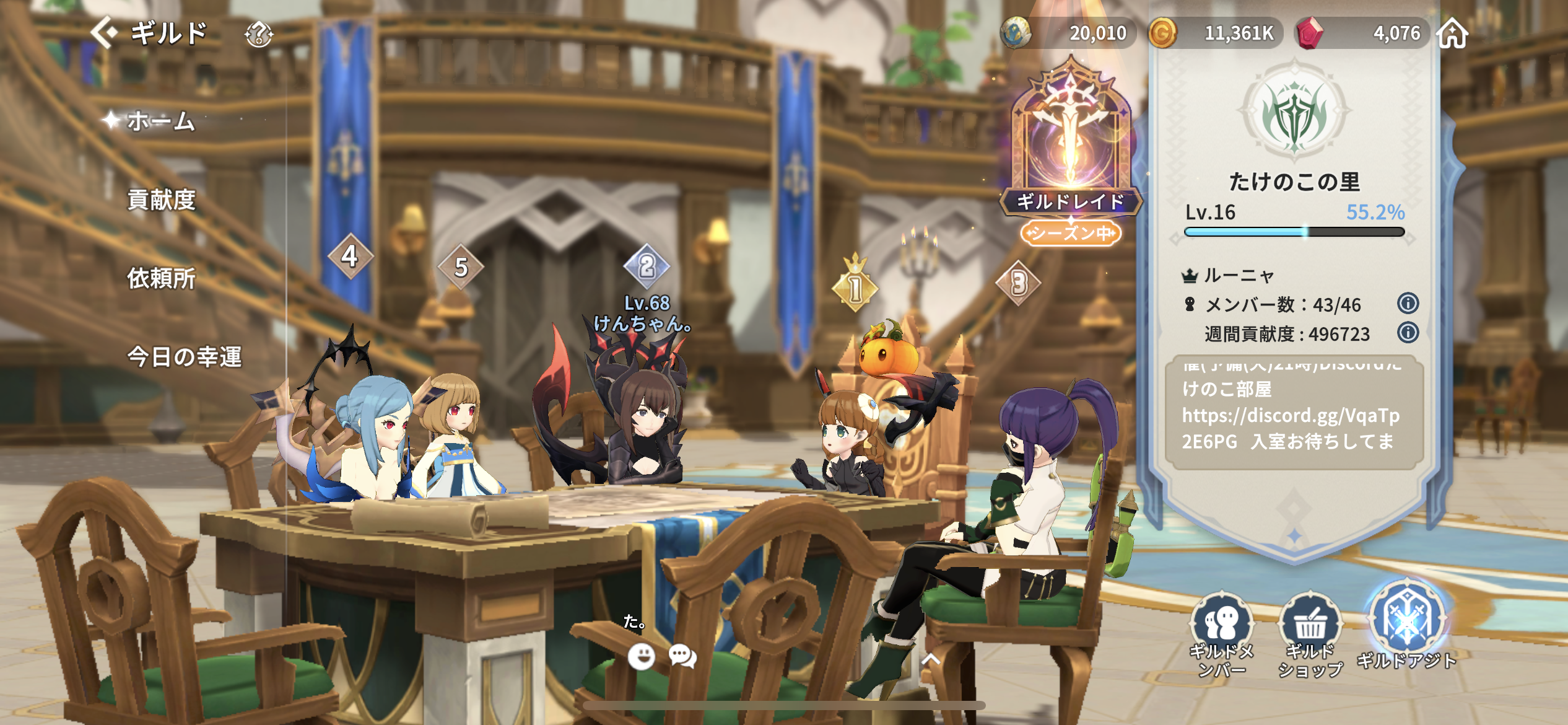Open 今日の幸運 daily fortune

[x=184, y=356]
